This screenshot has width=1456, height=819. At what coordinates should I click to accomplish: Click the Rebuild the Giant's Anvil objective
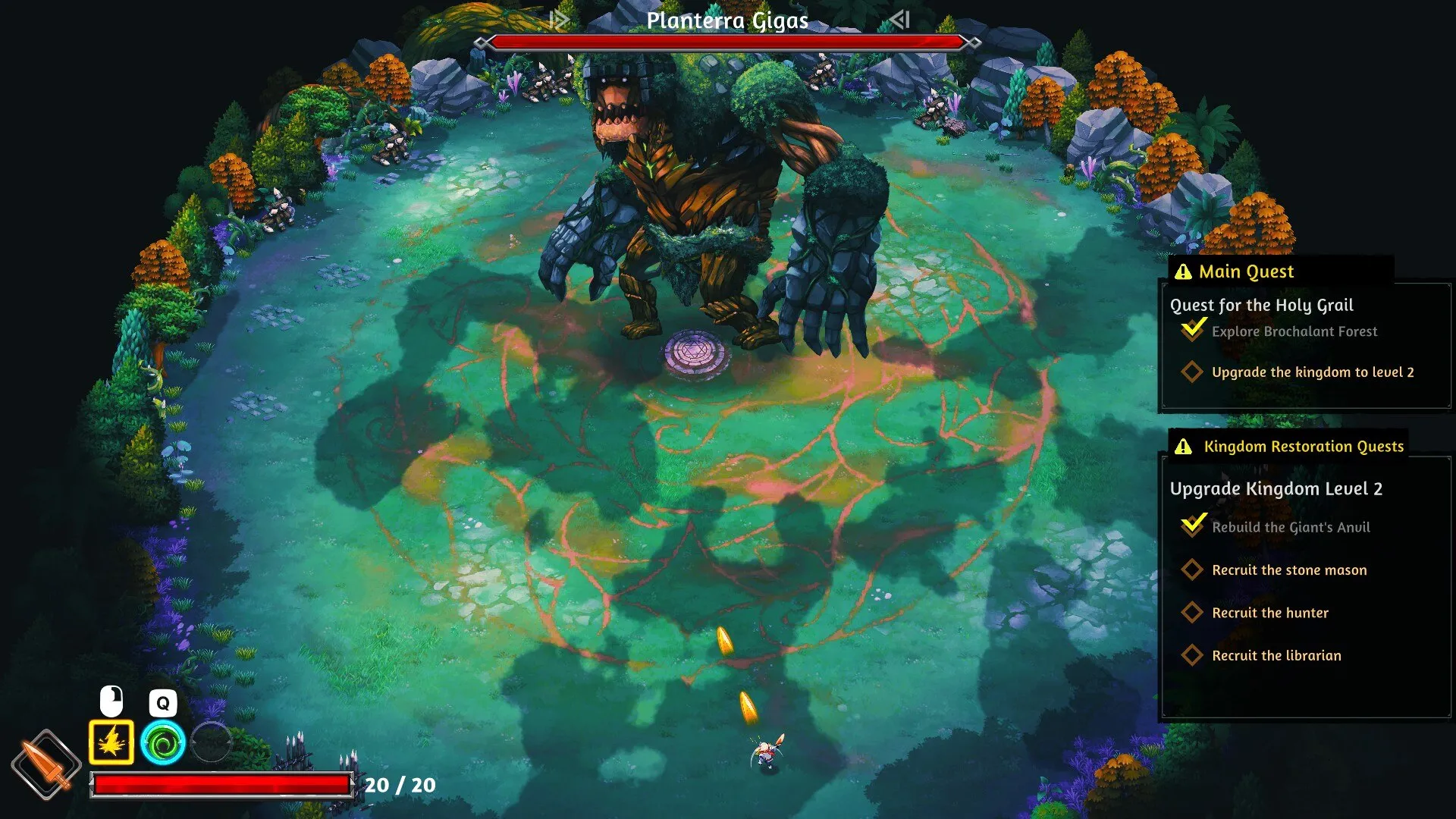coord(1290,527)
